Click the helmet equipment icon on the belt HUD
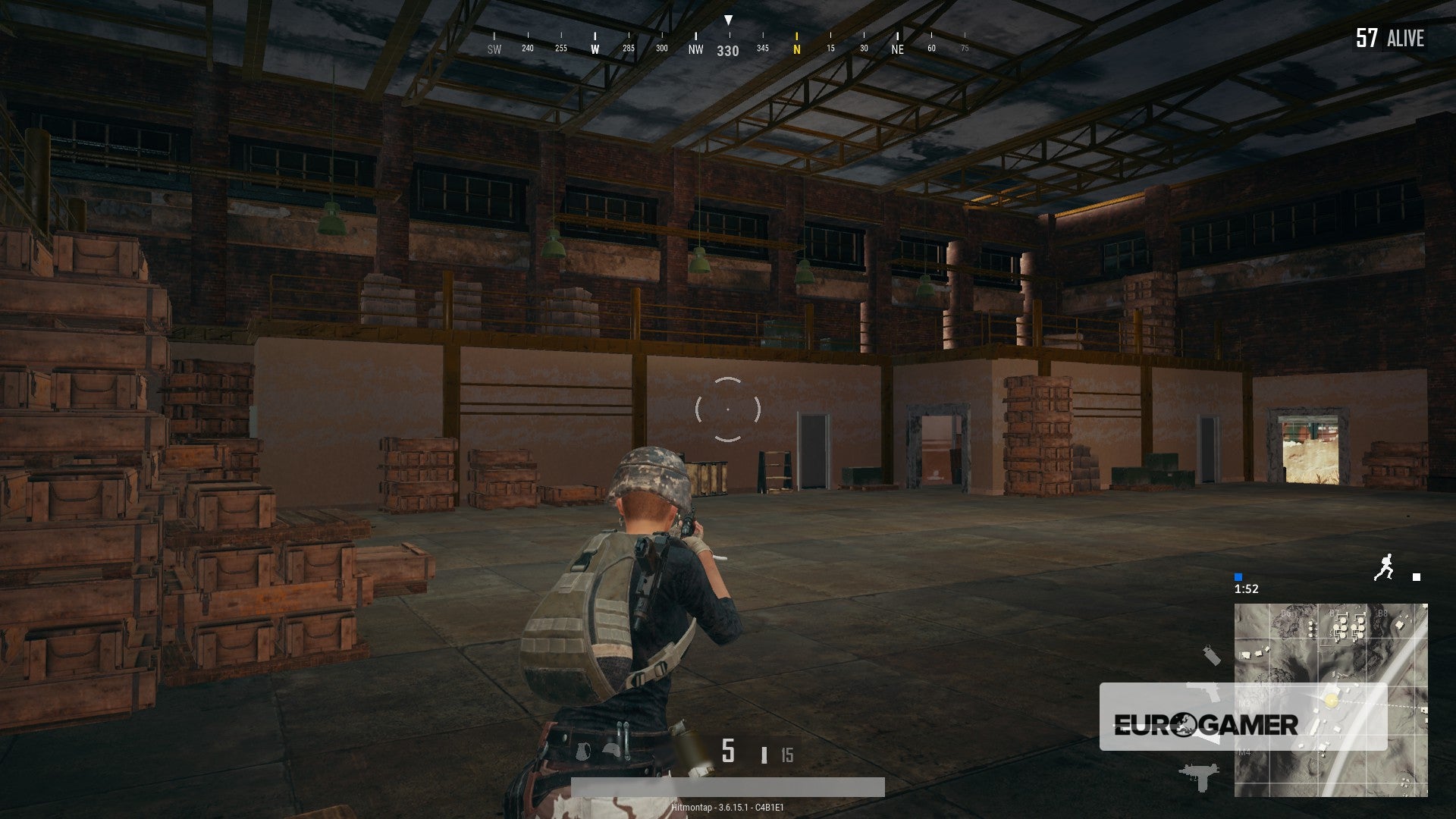Image resolution: width=1456 pixels, height=819 pixels. click(611, 748)
